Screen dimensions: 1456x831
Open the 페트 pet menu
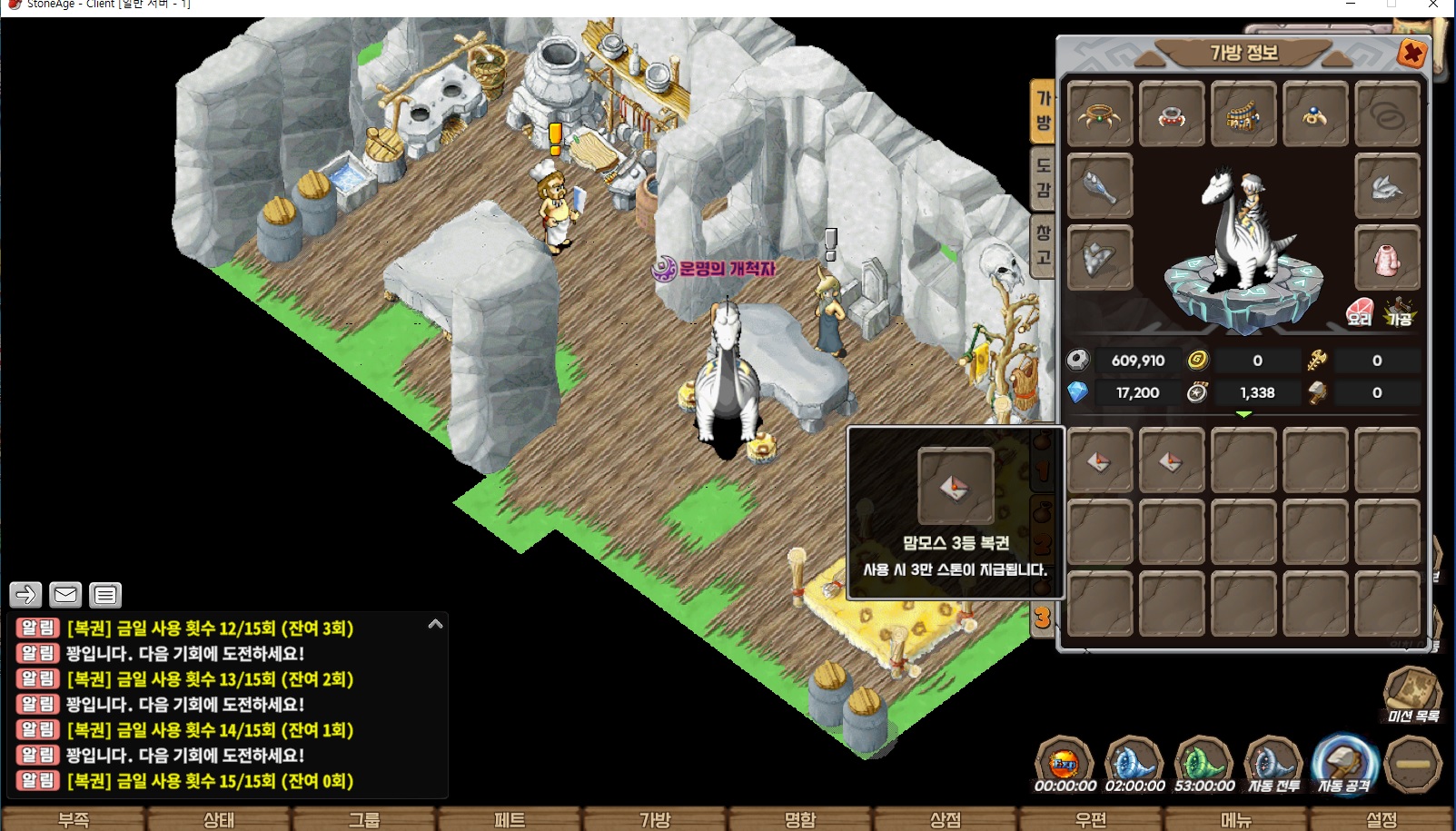tap(510, 819)
